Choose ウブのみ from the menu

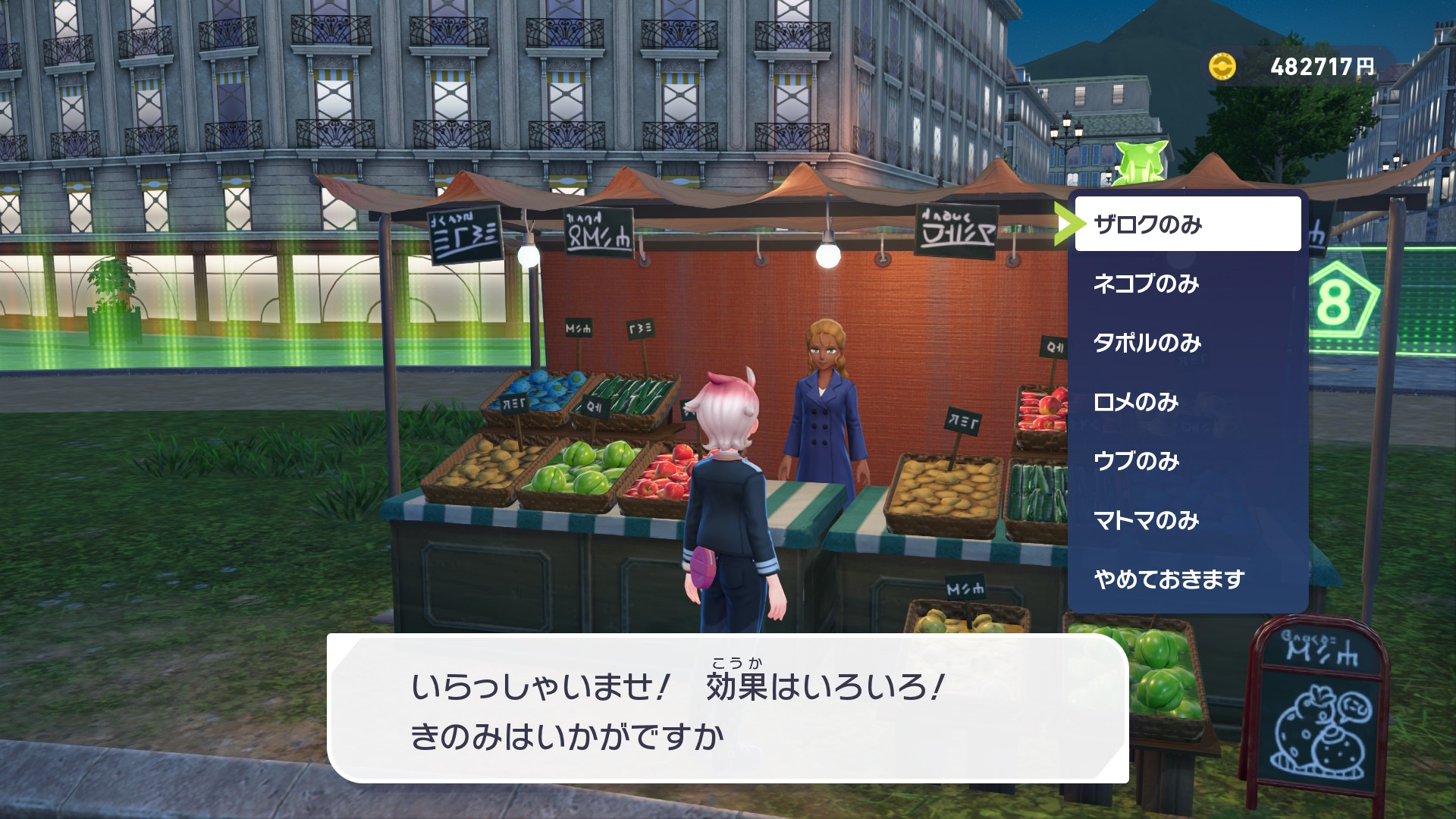pyautogui.click(x=1187, y=461)
